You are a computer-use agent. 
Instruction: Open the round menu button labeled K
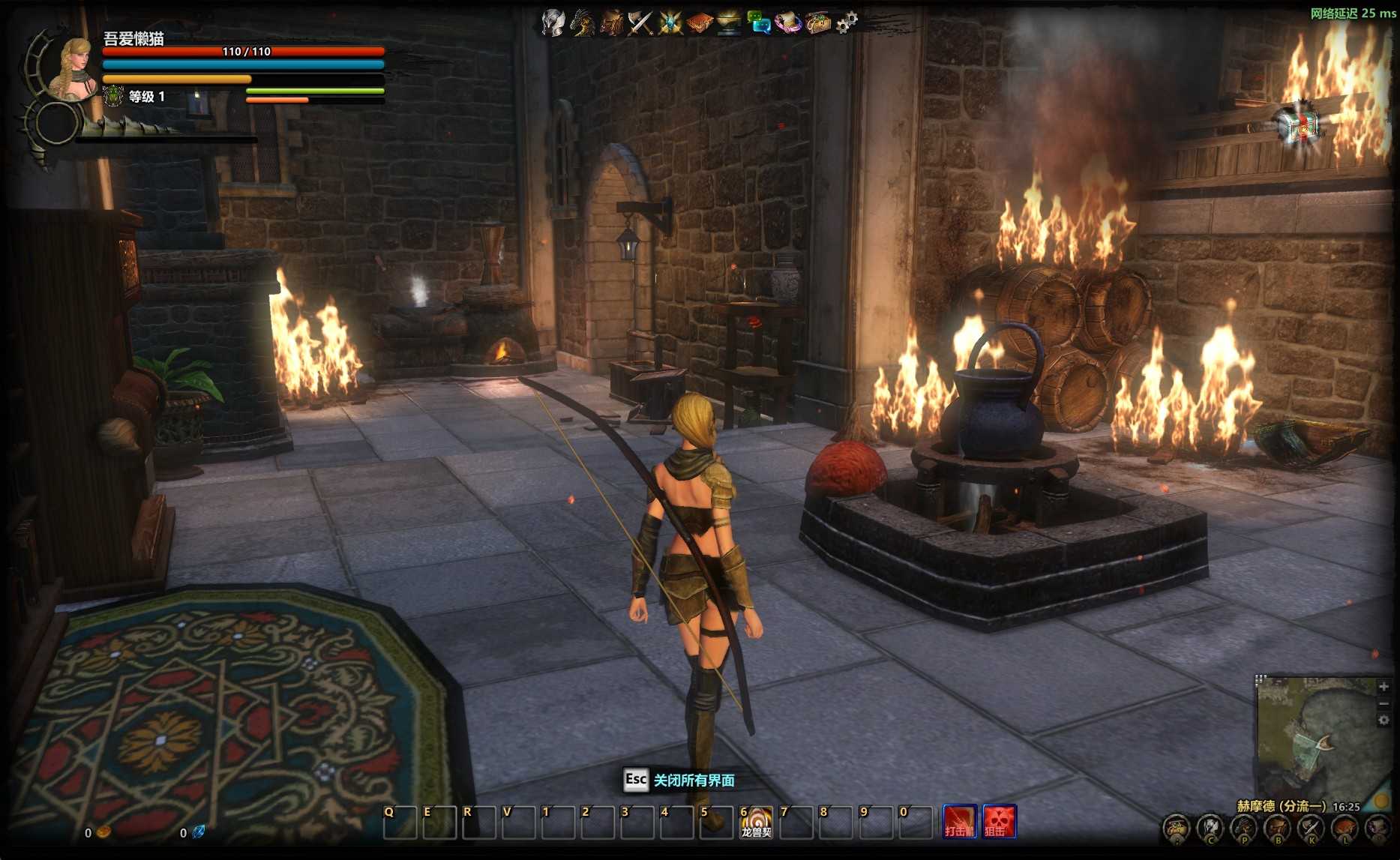1311,829
